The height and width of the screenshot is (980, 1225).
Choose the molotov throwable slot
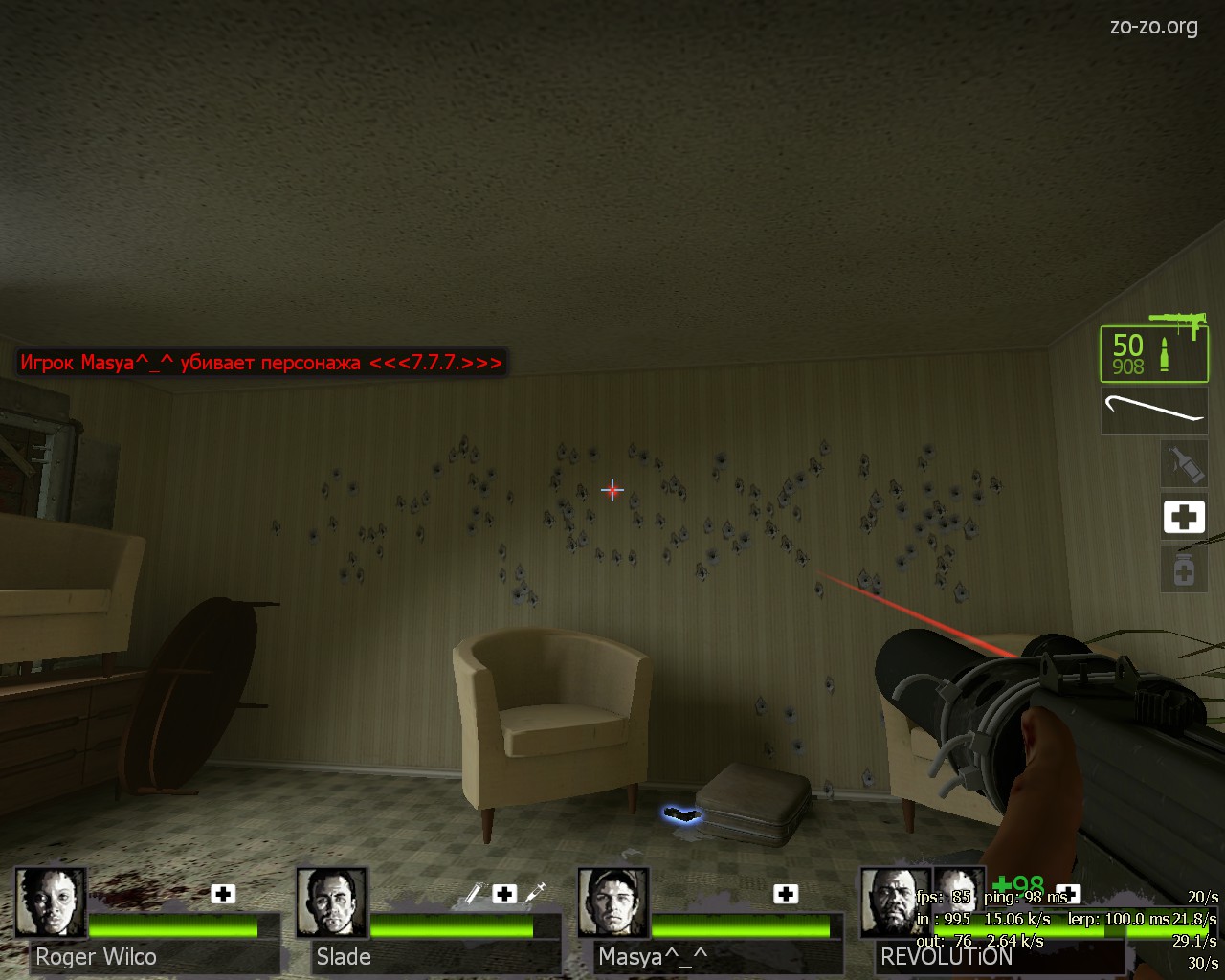[x=1183, y=463]
